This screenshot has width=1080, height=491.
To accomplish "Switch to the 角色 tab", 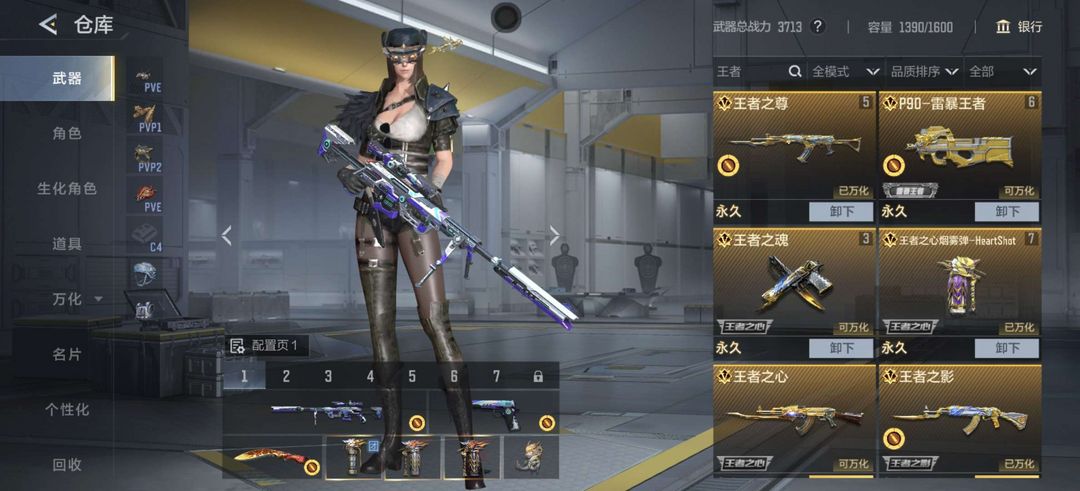I will pyautogui.click(x=67, y=133).
